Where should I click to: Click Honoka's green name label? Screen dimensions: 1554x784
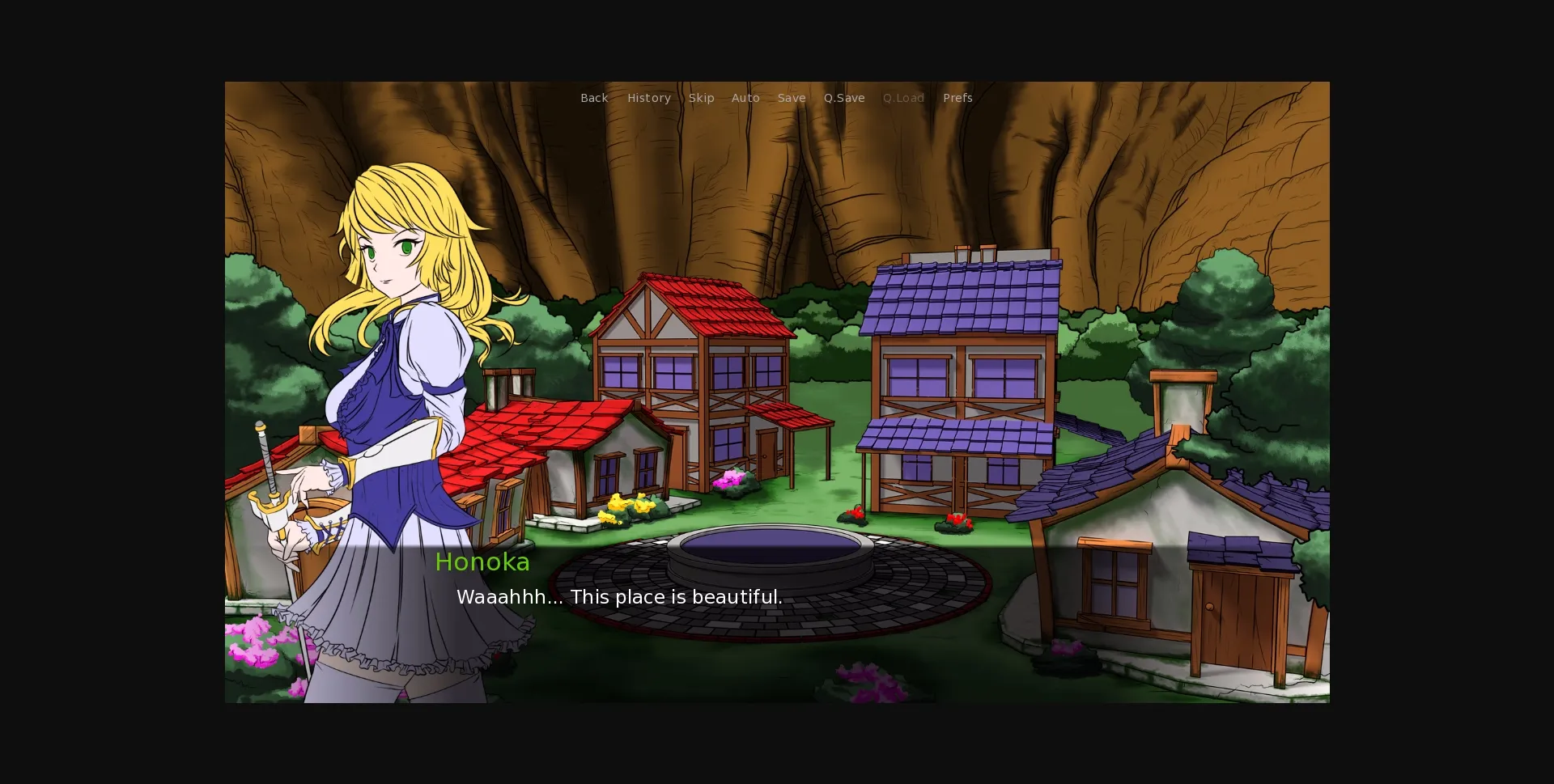pos(482,562)
